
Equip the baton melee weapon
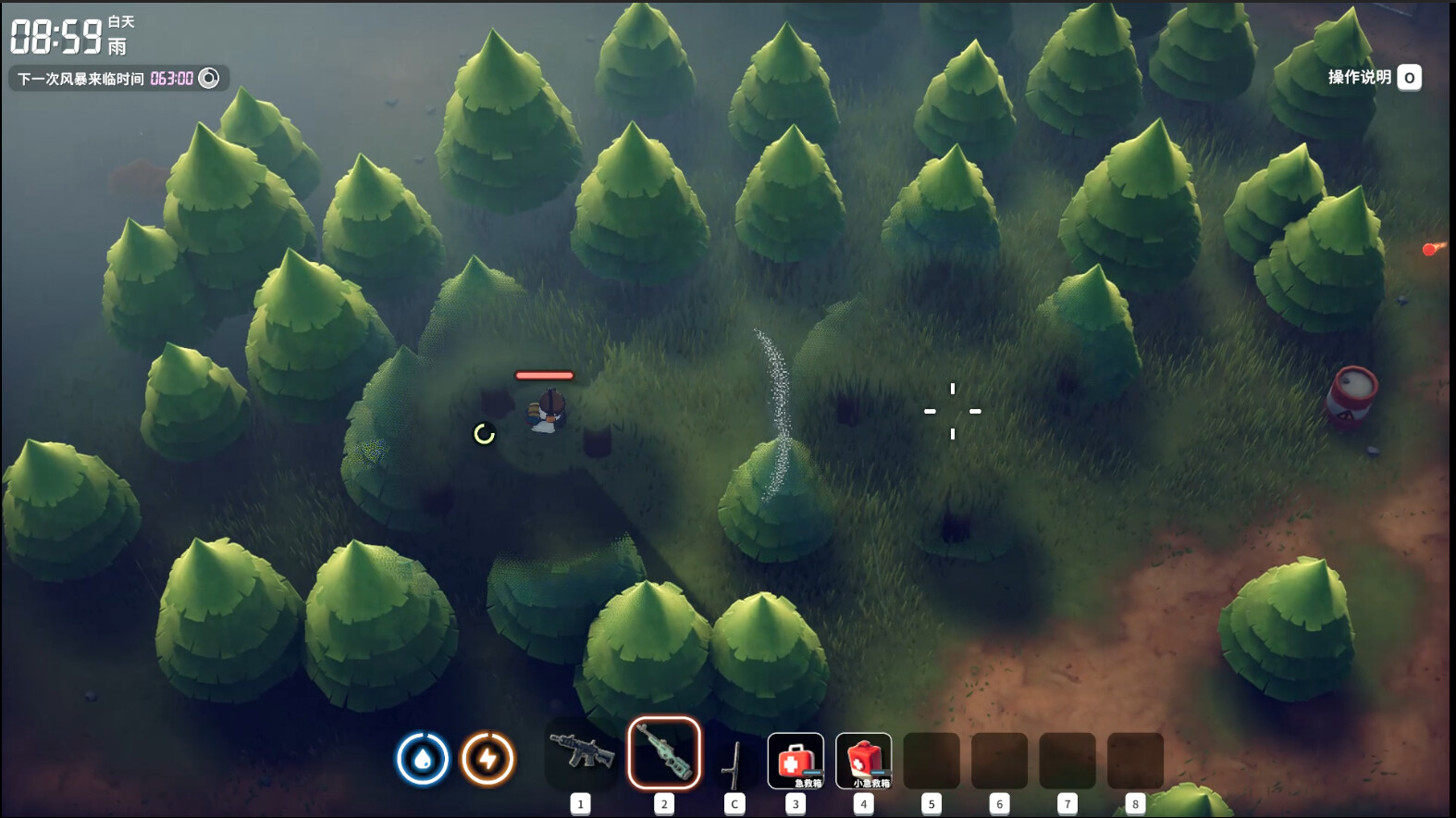(x=734, y=762)
